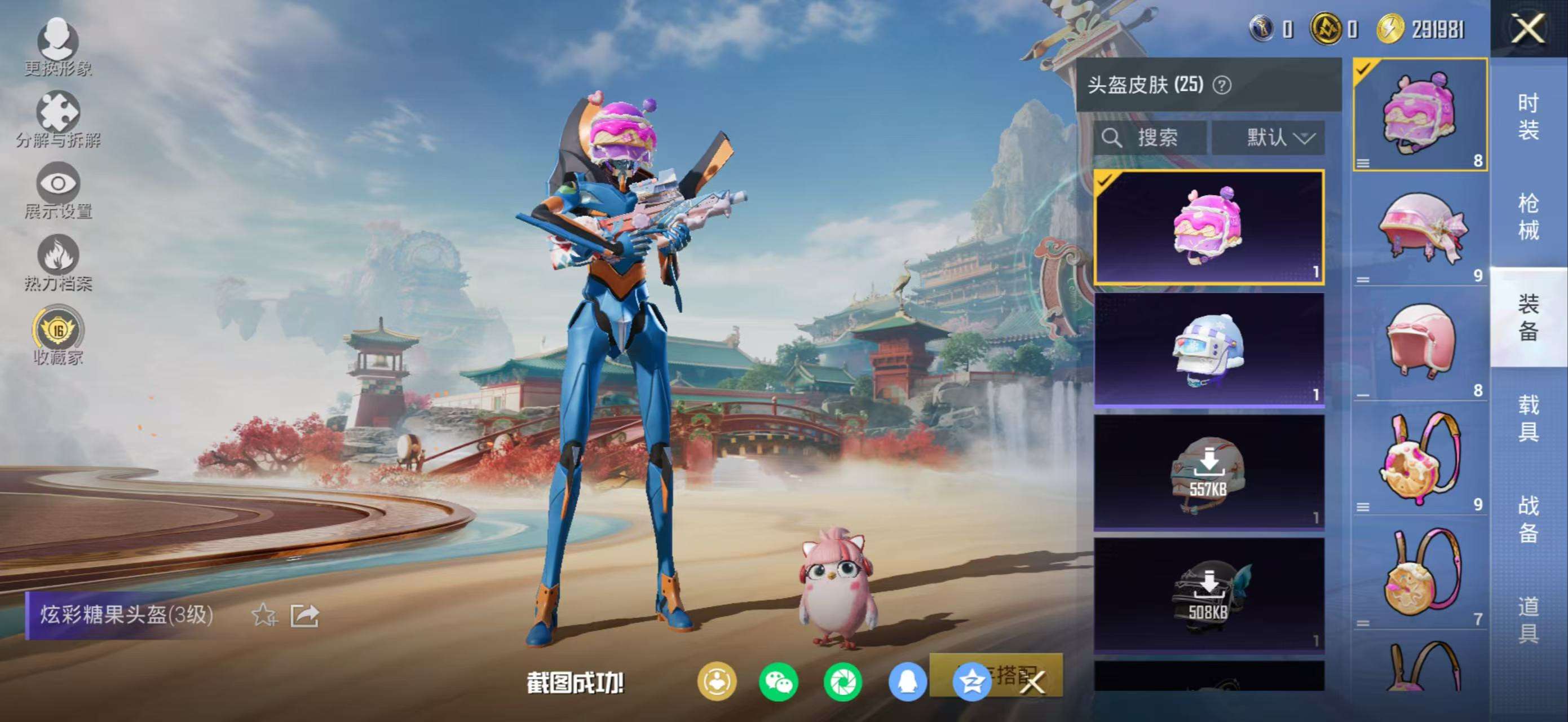The width and height of the screenshot is (1568, 722).
Task: Switch to the 载具 vehicle tab
Action: [x=1528, y=418]
